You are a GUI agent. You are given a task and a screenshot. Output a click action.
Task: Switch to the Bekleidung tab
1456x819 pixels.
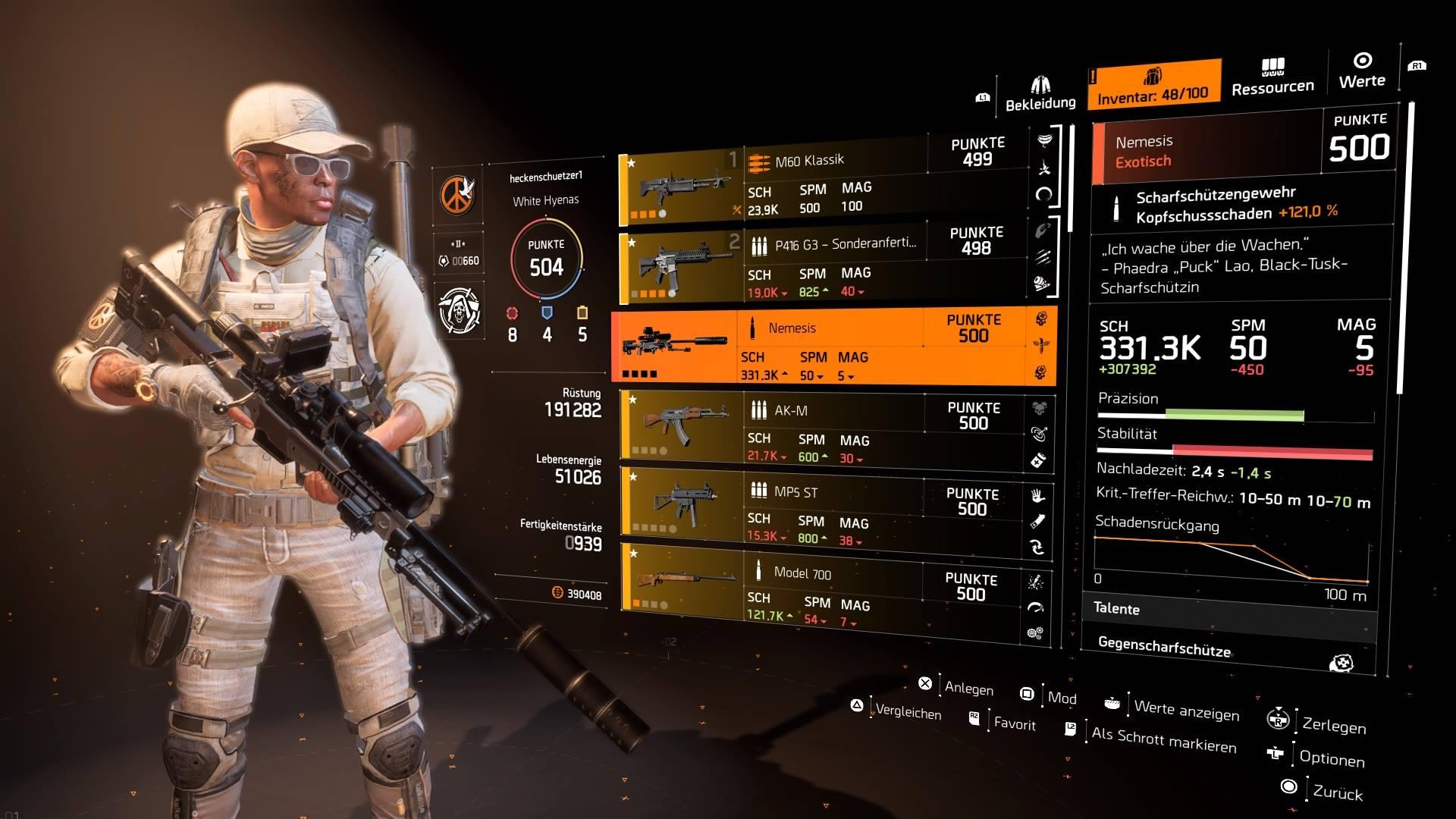[x=1040, y=94]
